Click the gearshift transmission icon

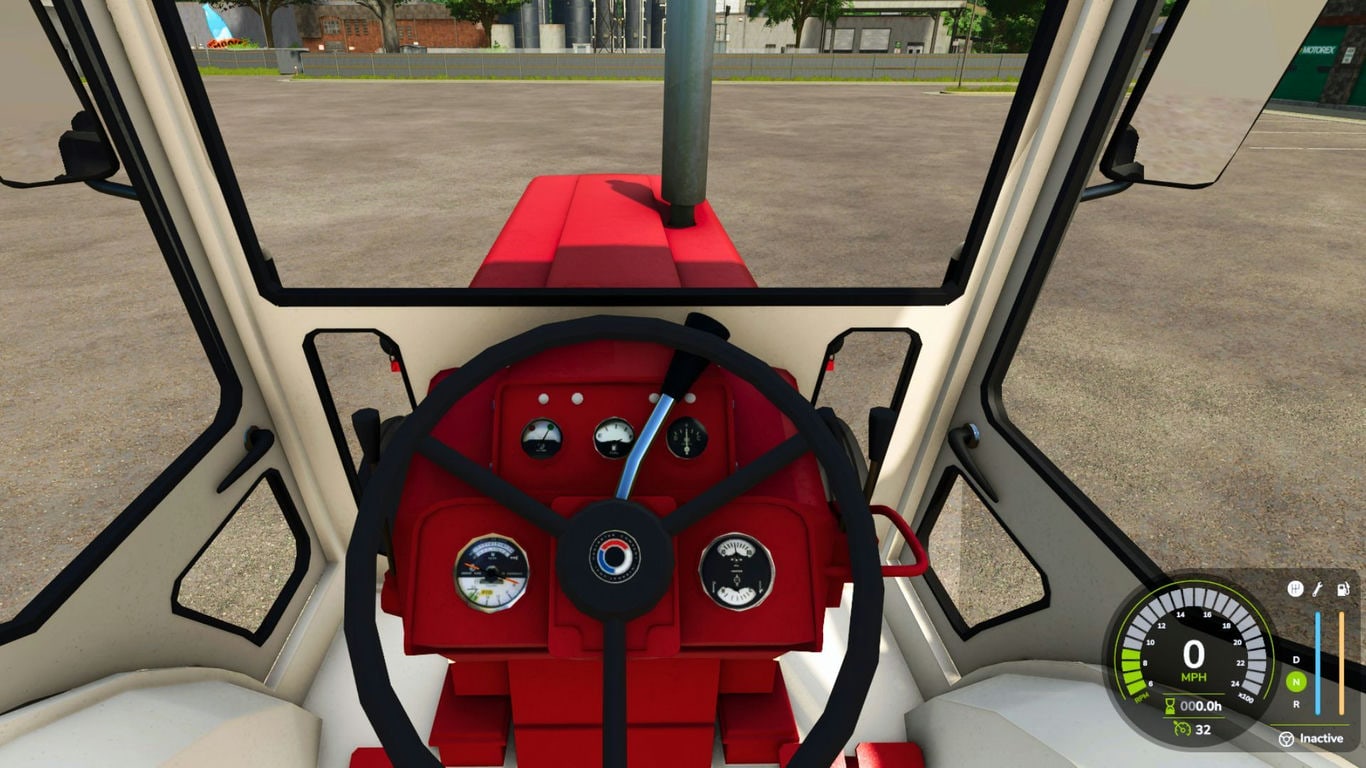click(x=1295, y=589)
